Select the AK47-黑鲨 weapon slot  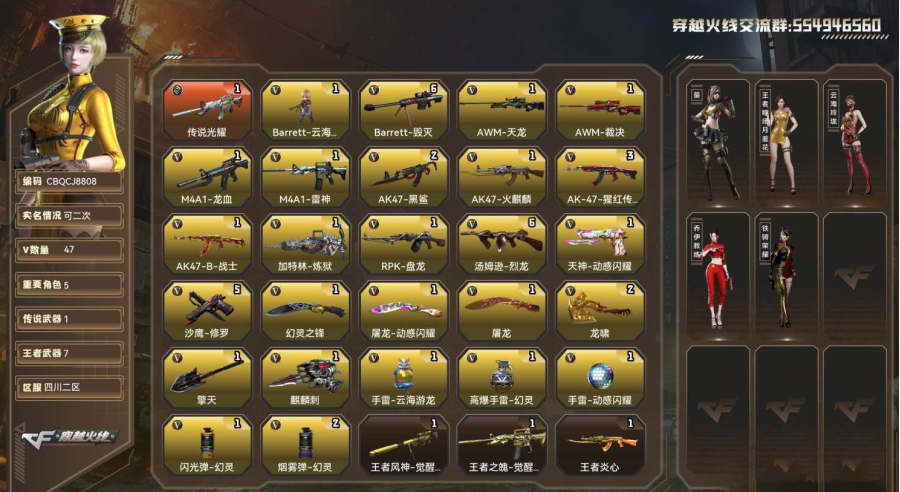(x=404, y=177)
